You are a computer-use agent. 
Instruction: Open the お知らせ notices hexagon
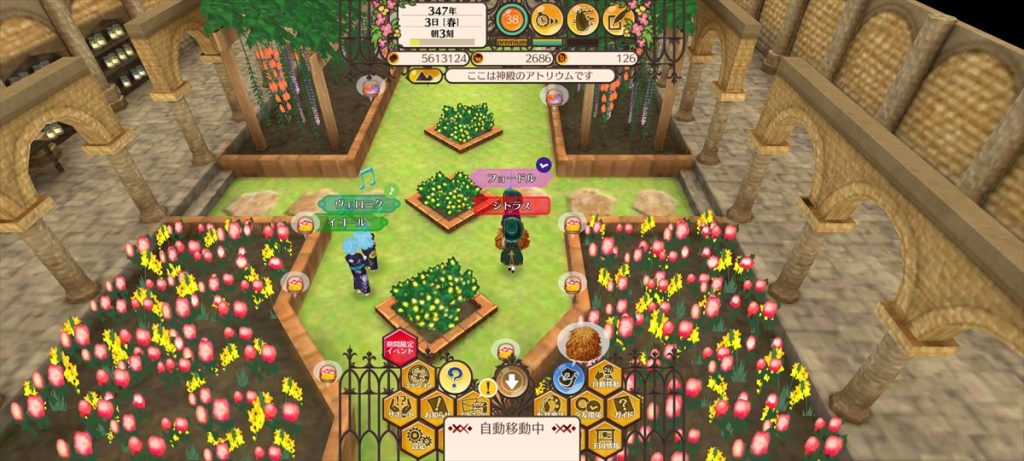tap(435, 408)
